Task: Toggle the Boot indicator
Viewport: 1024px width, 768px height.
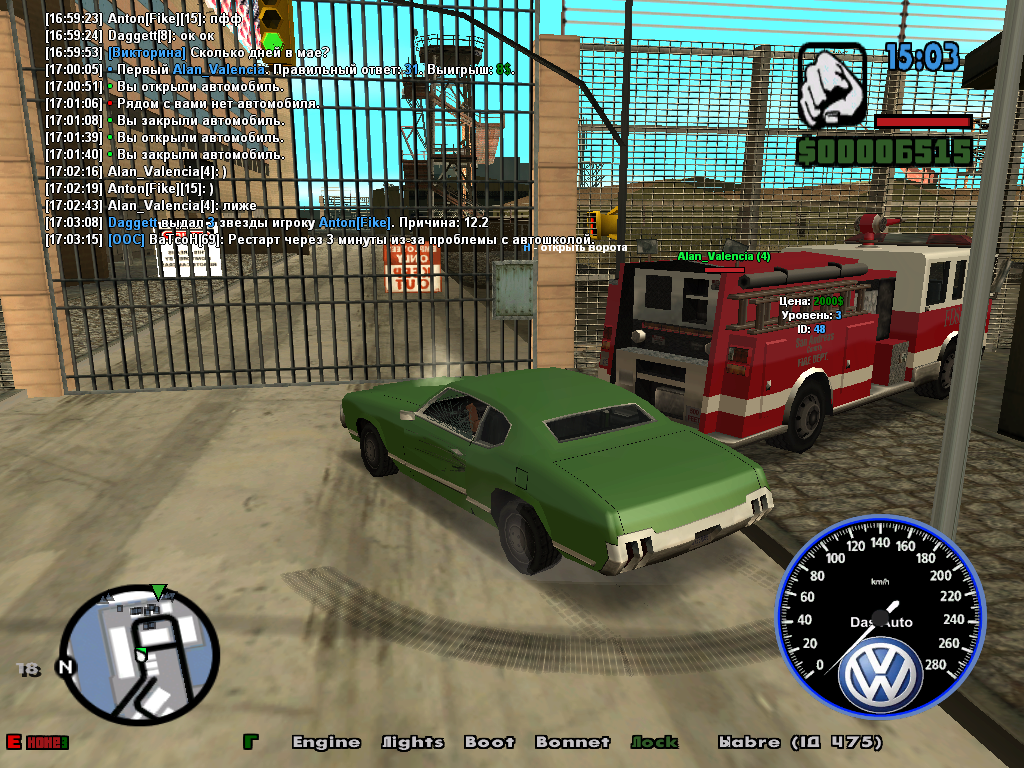Action: 489,742
